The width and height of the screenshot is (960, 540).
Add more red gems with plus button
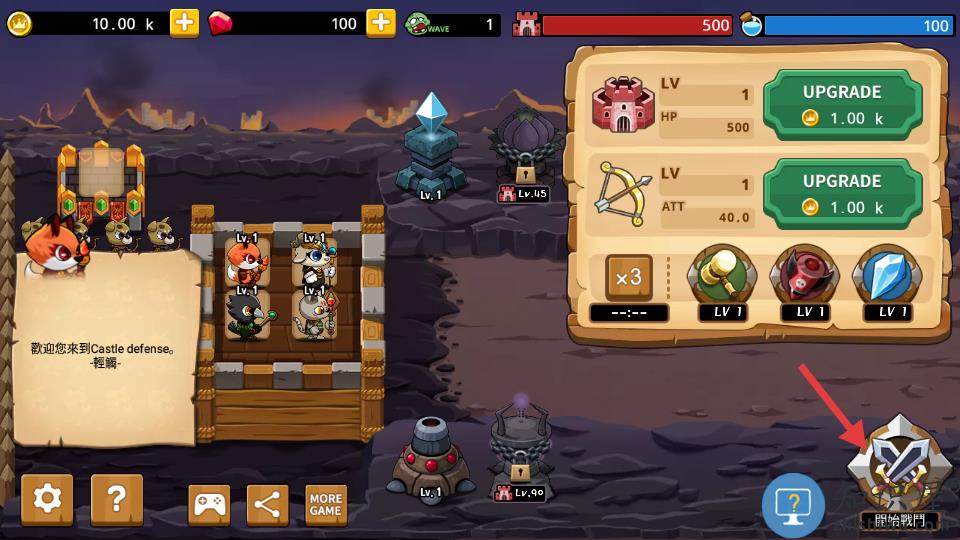coord(381,23)
